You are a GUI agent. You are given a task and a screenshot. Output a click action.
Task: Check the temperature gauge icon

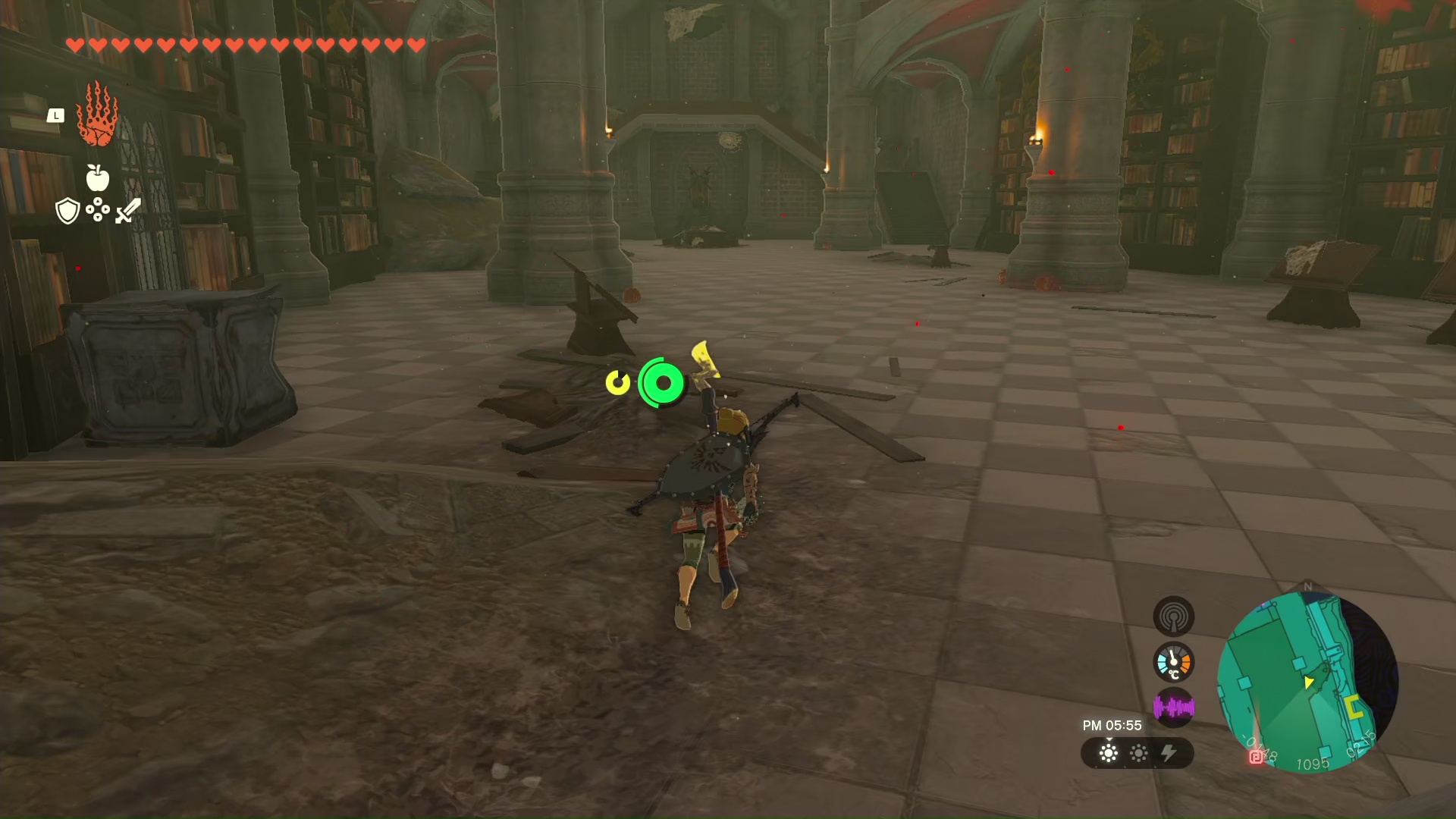coord(1173,662)
